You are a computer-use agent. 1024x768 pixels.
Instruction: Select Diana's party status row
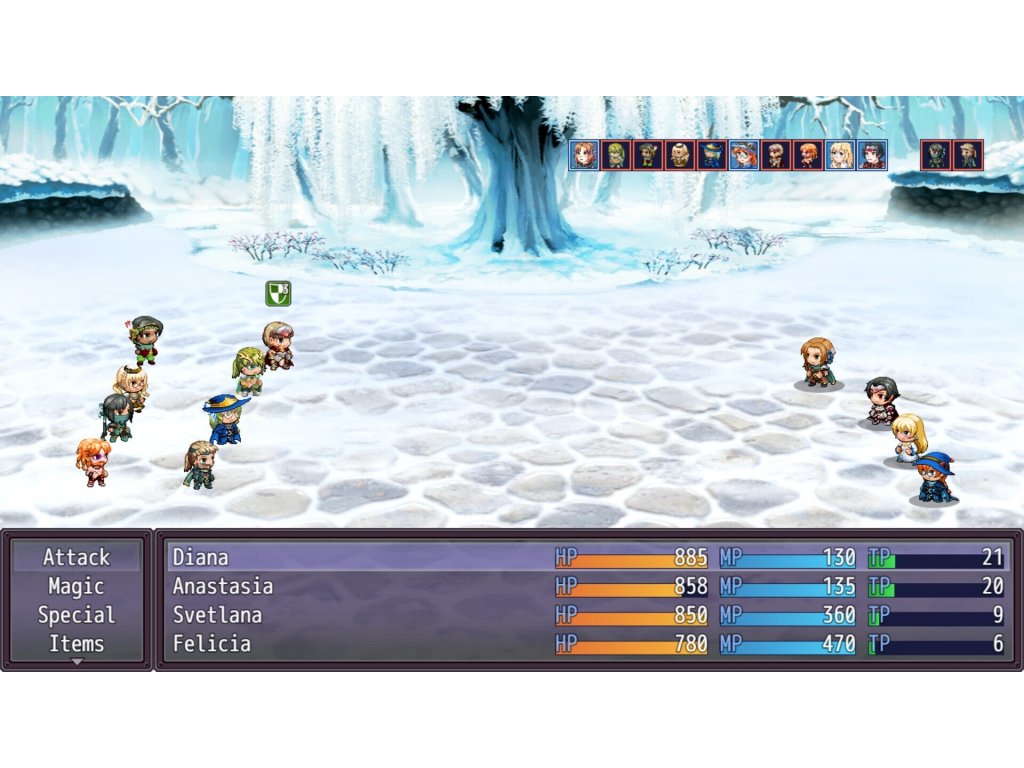click(x=587, y=557)
